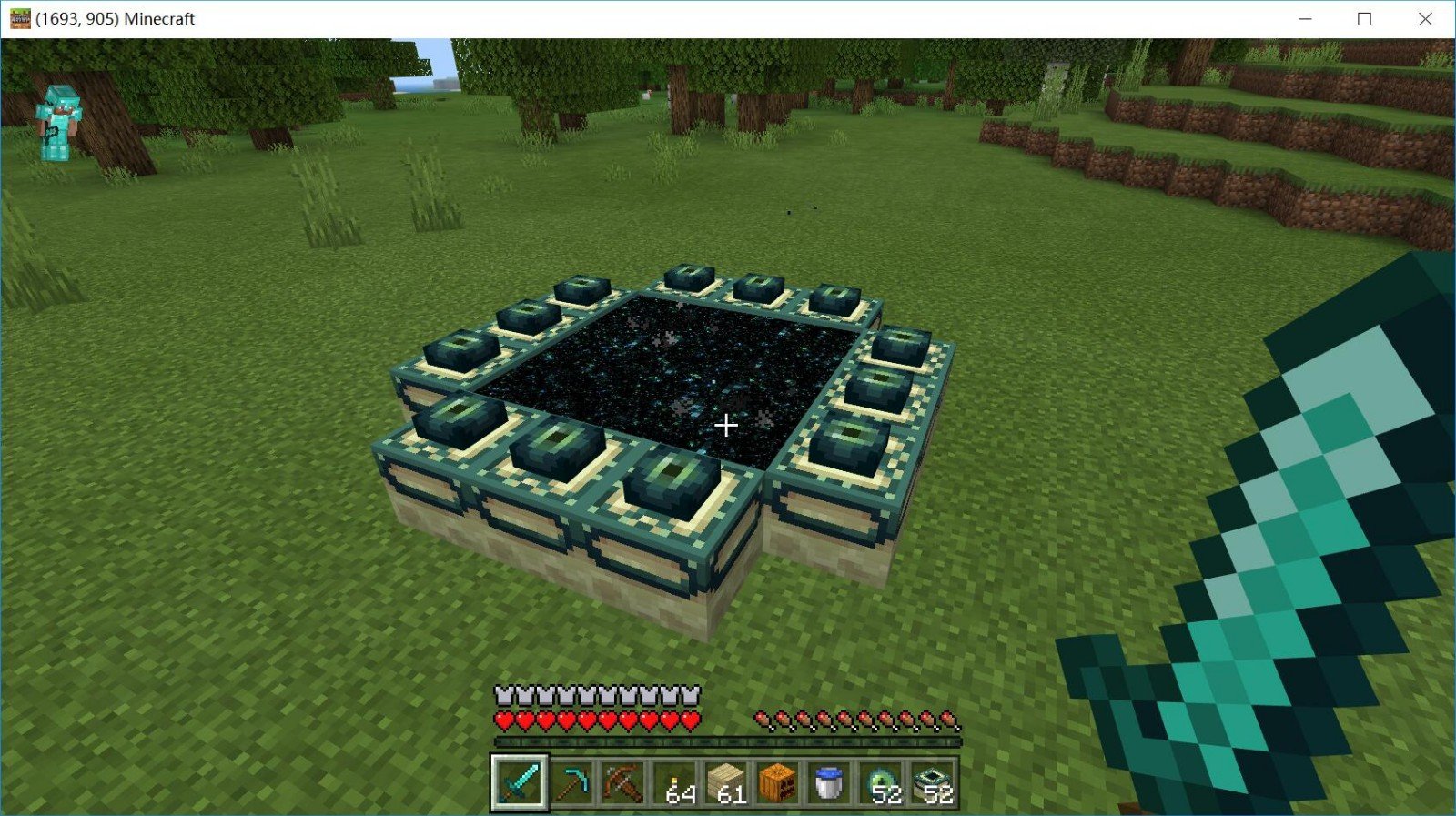Select the diamond sword hotbar slot
The height and width of the screenshot is (816, 1456).
pyautogui.click(x=520, y=781)
